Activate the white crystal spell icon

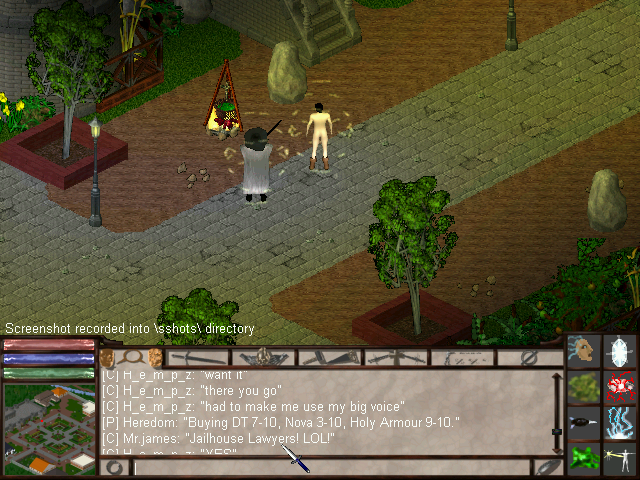(622, 353)
